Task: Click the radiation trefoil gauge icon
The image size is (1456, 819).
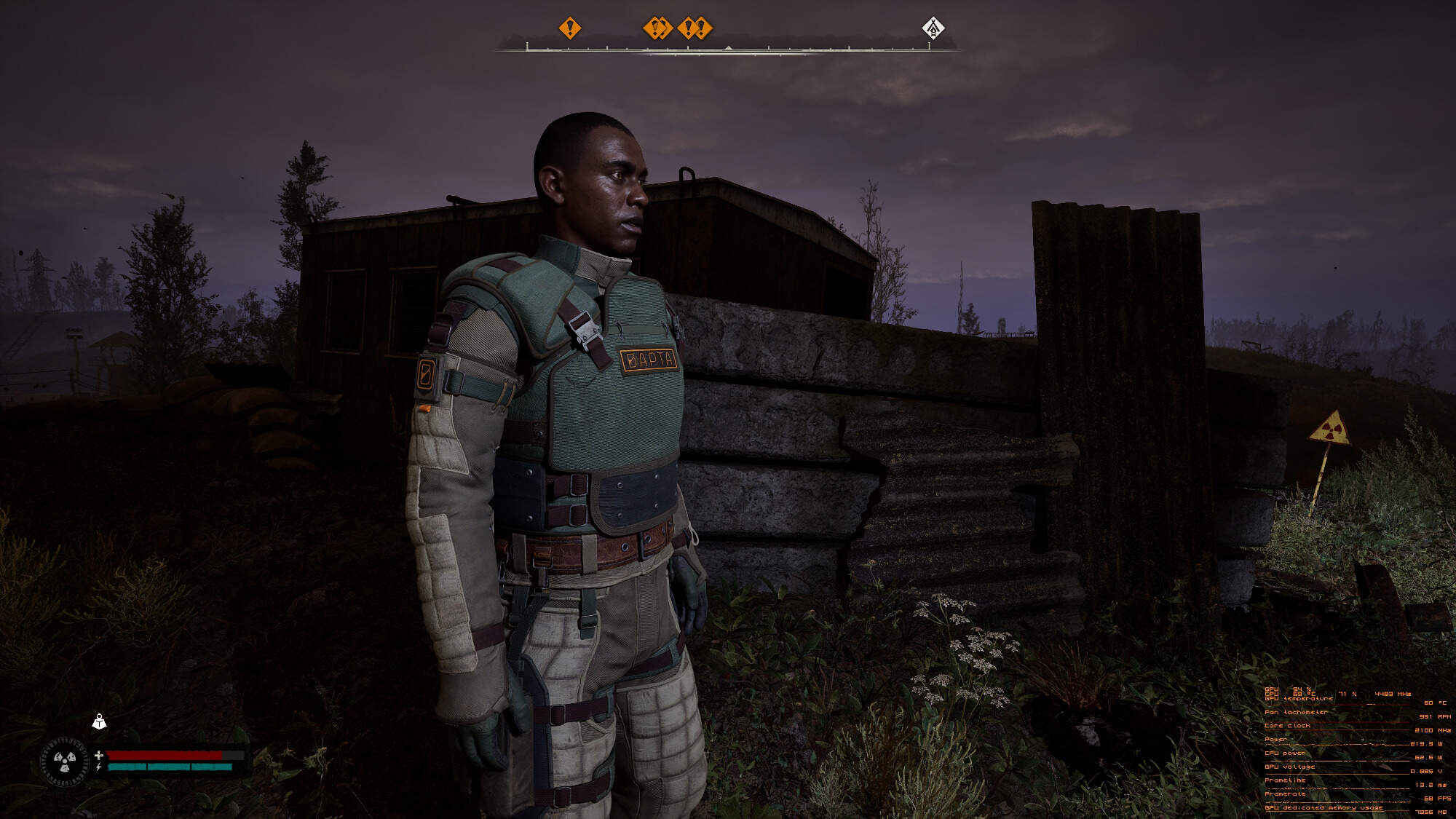Action: (x=66, y=761)
